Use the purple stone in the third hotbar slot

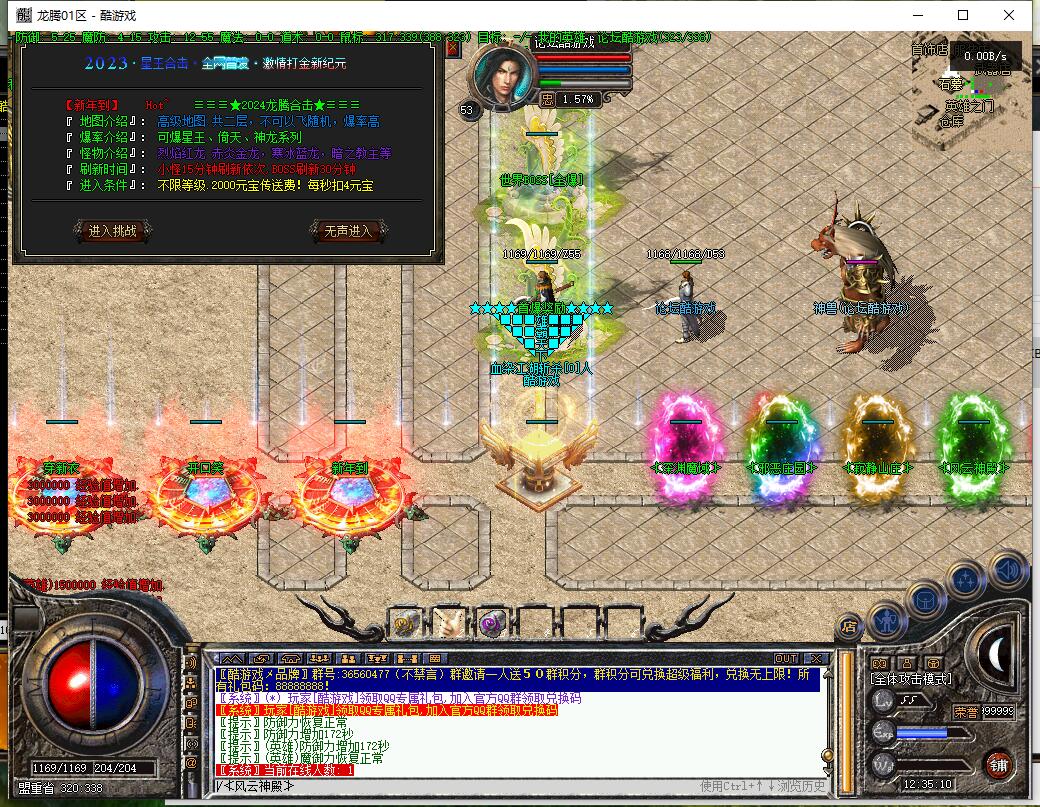491,623
